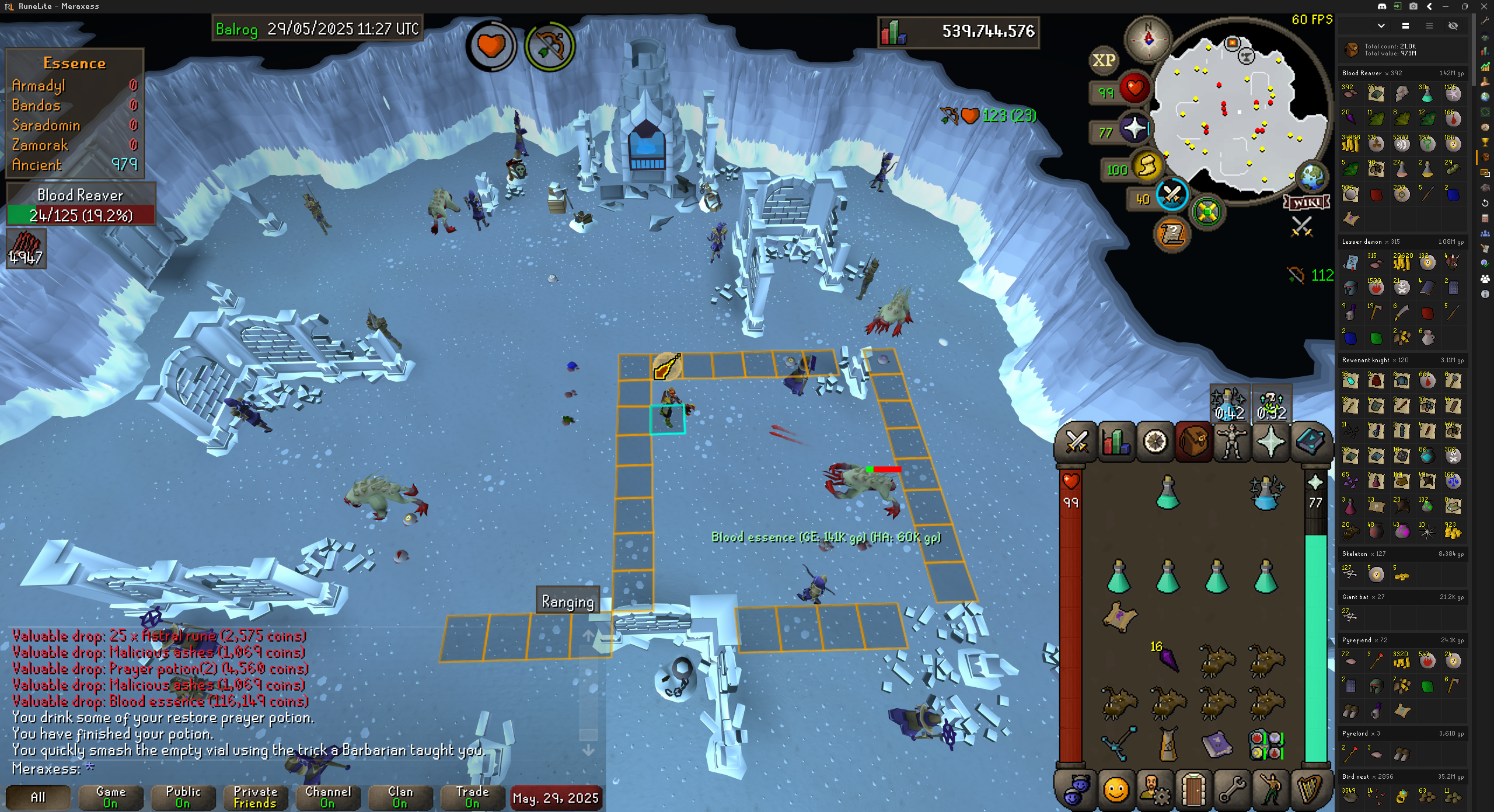Image resolution: width=1494 pixels, height=812 pixels.
Task: Open the Prayer tab
Action: point(1271,442)
